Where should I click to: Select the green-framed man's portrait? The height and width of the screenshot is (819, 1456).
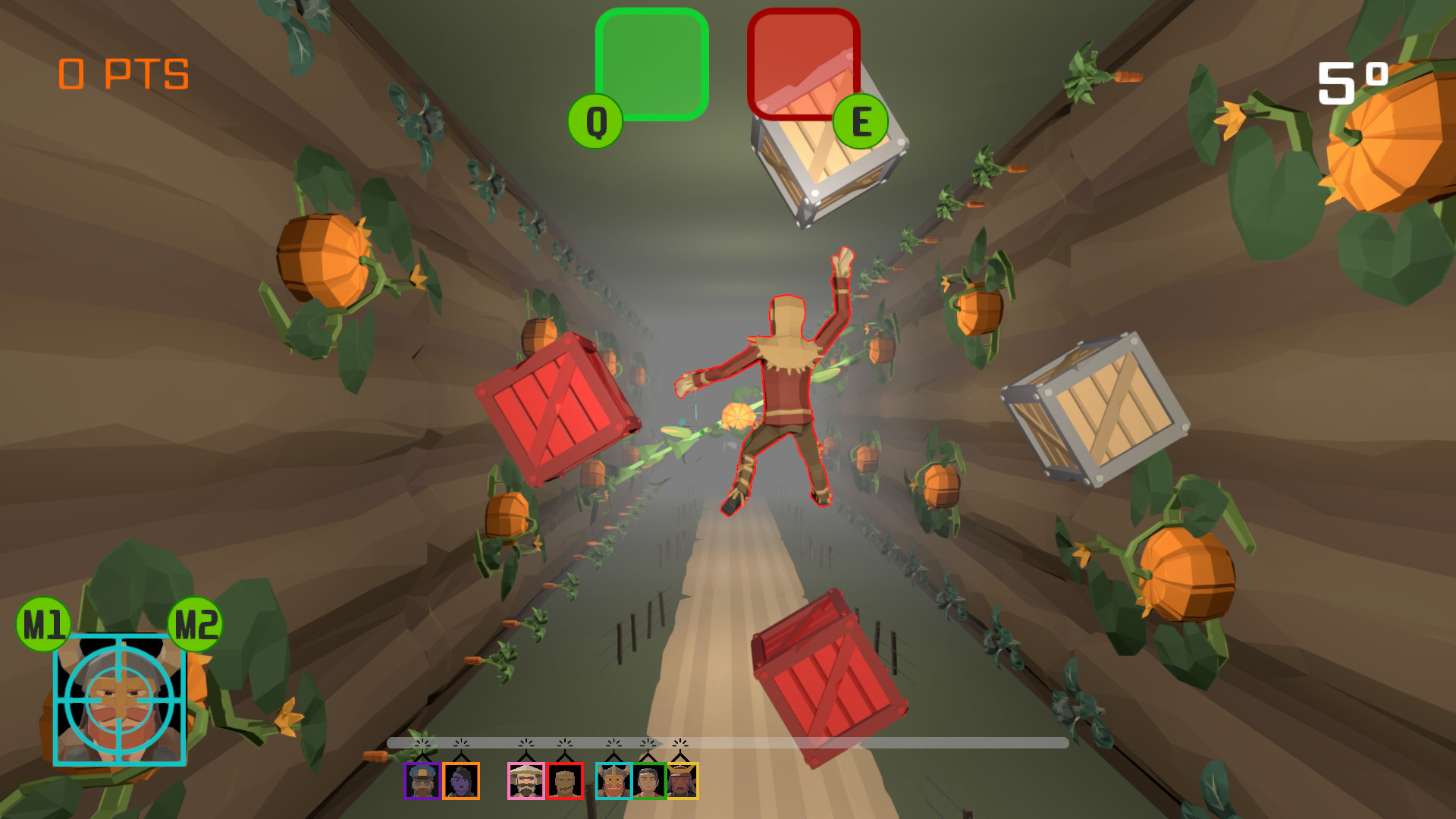(650, 781)
